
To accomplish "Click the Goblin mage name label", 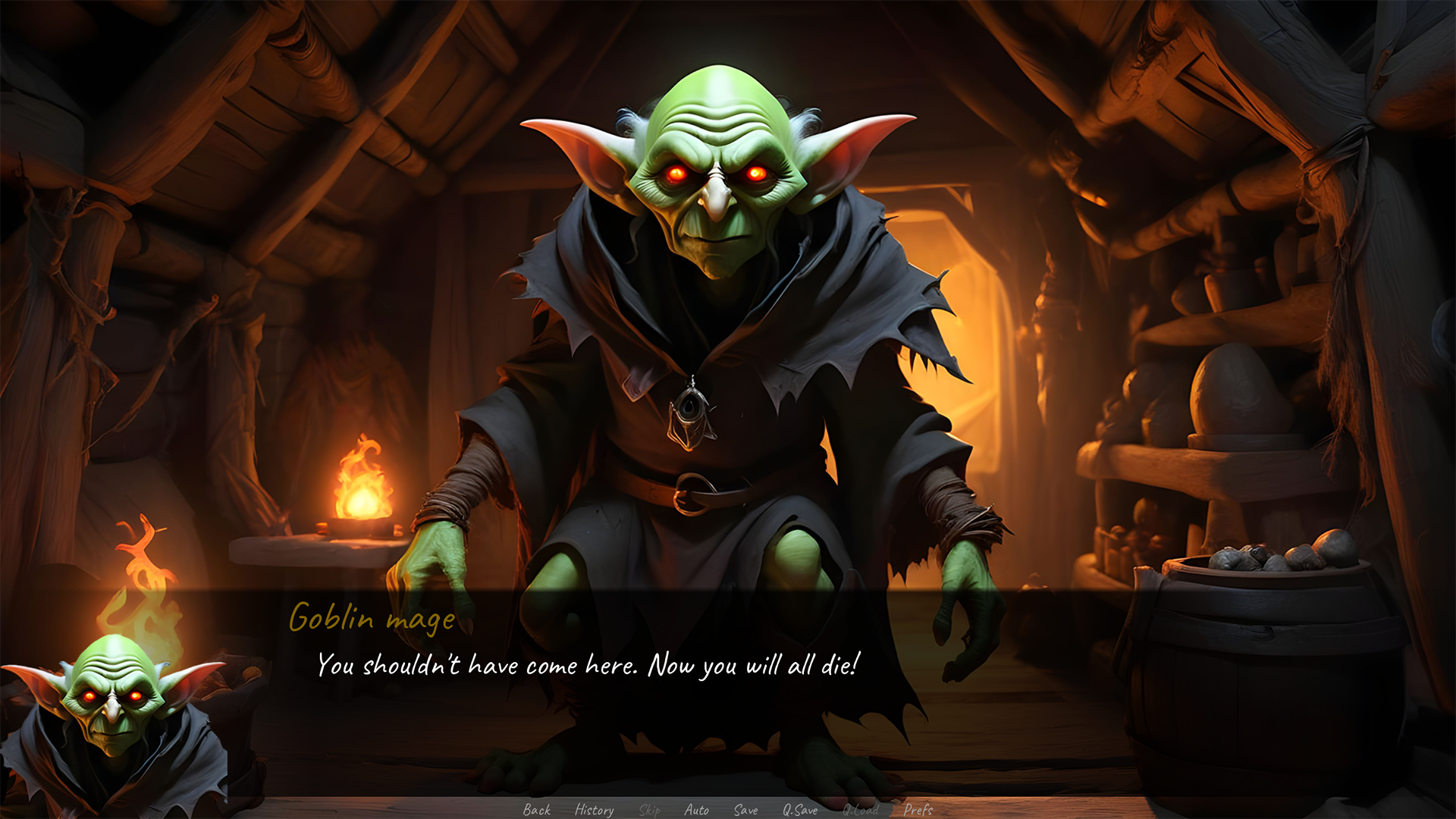I will click(x=372, y=619).
